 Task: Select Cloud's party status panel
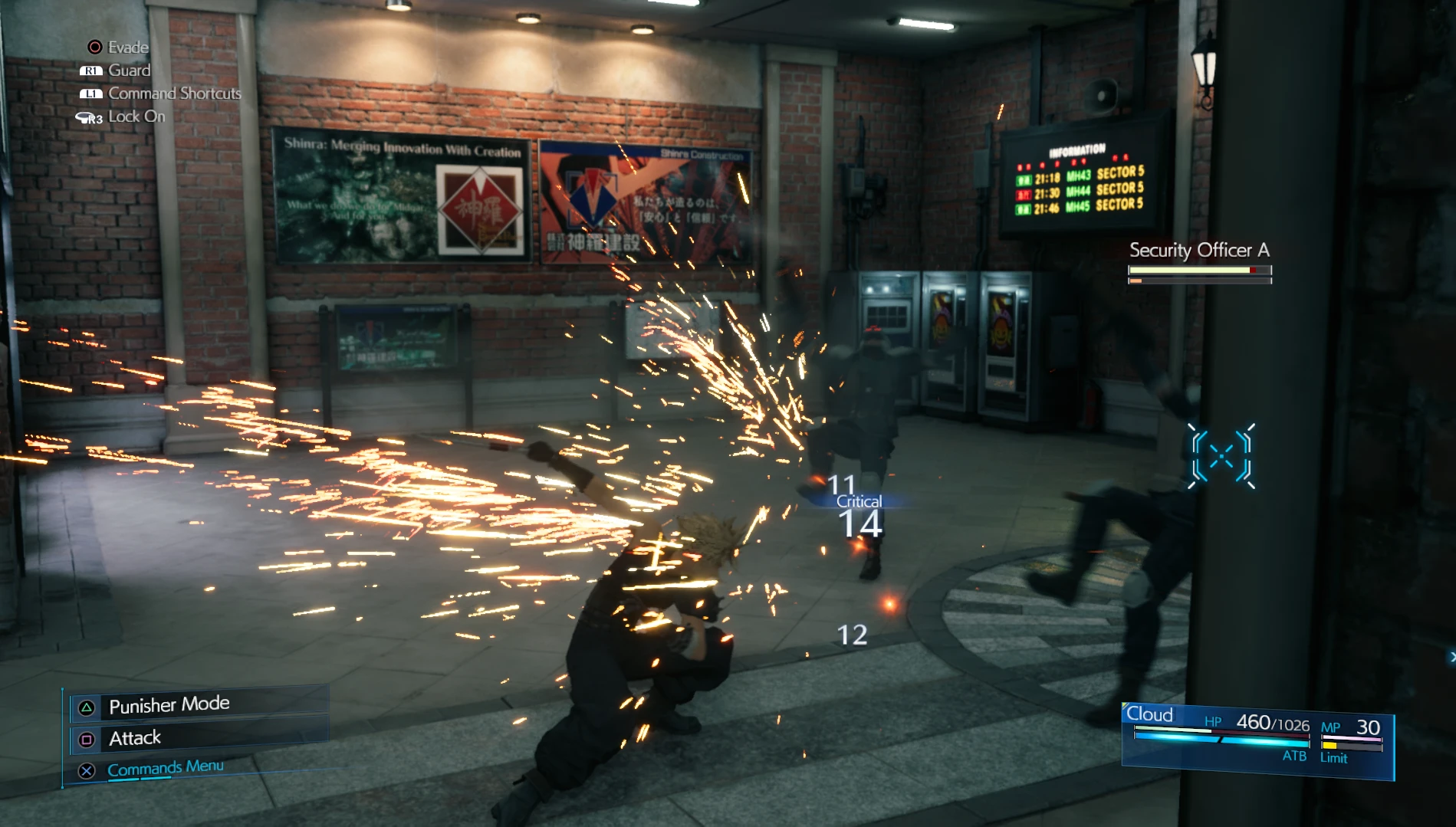1256,740
